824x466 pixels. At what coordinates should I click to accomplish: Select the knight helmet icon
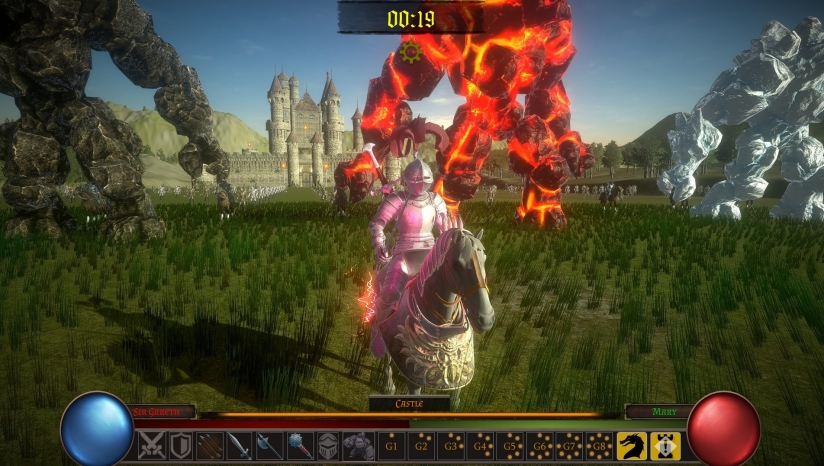(329, 446)
